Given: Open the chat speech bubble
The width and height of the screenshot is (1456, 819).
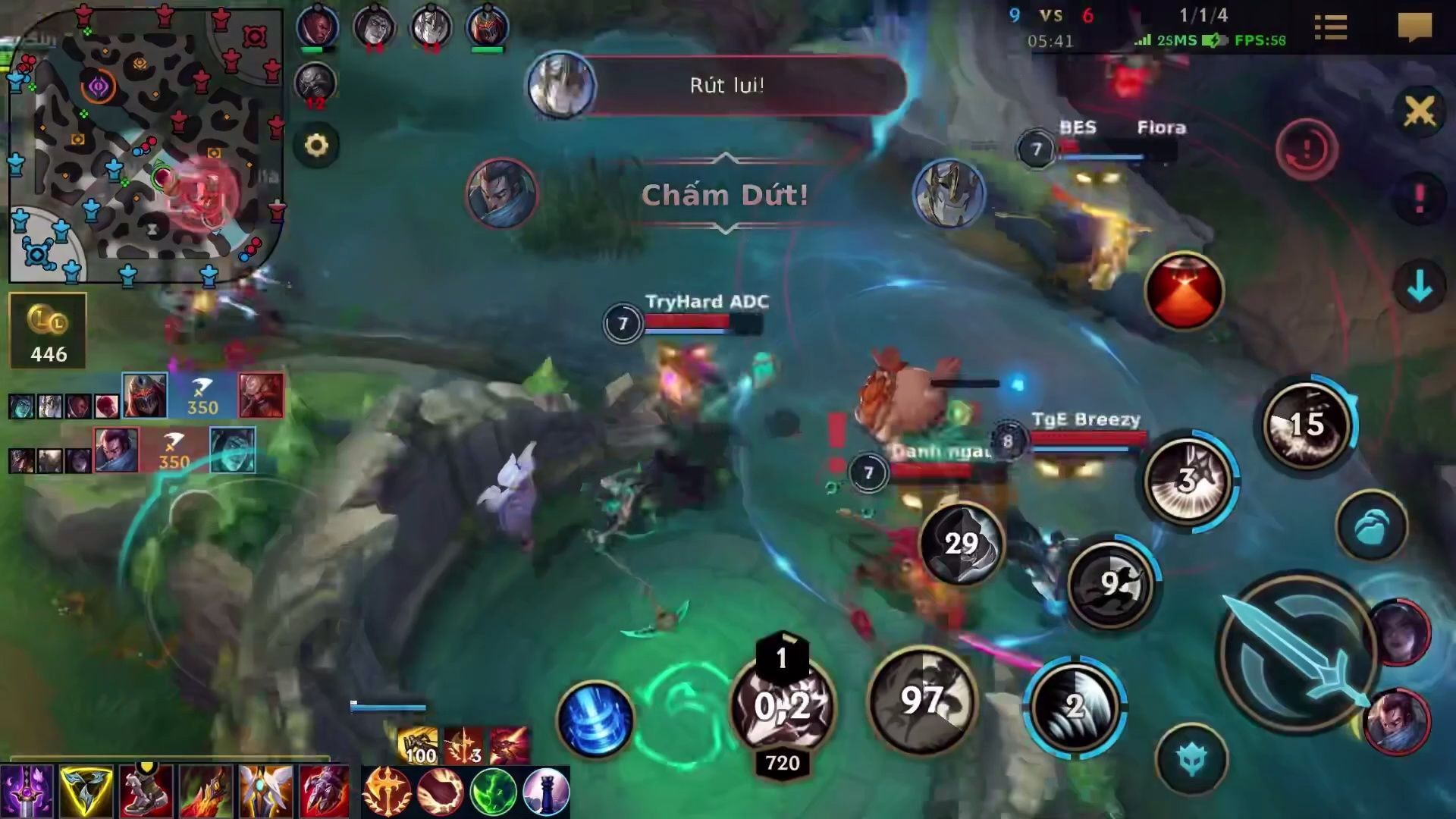Looking at the screenshot, I should [1414, 28].
